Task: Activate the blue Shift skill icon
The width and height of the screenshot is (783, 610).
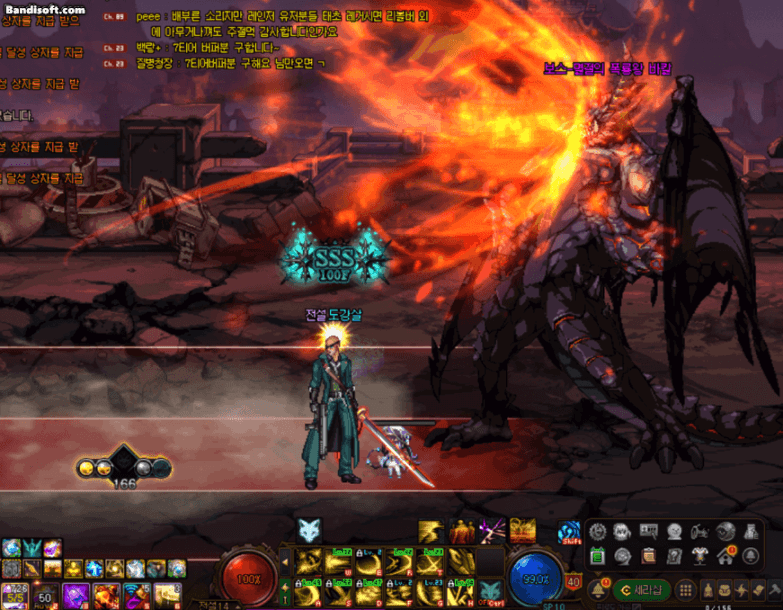Action: click(570, 532)
